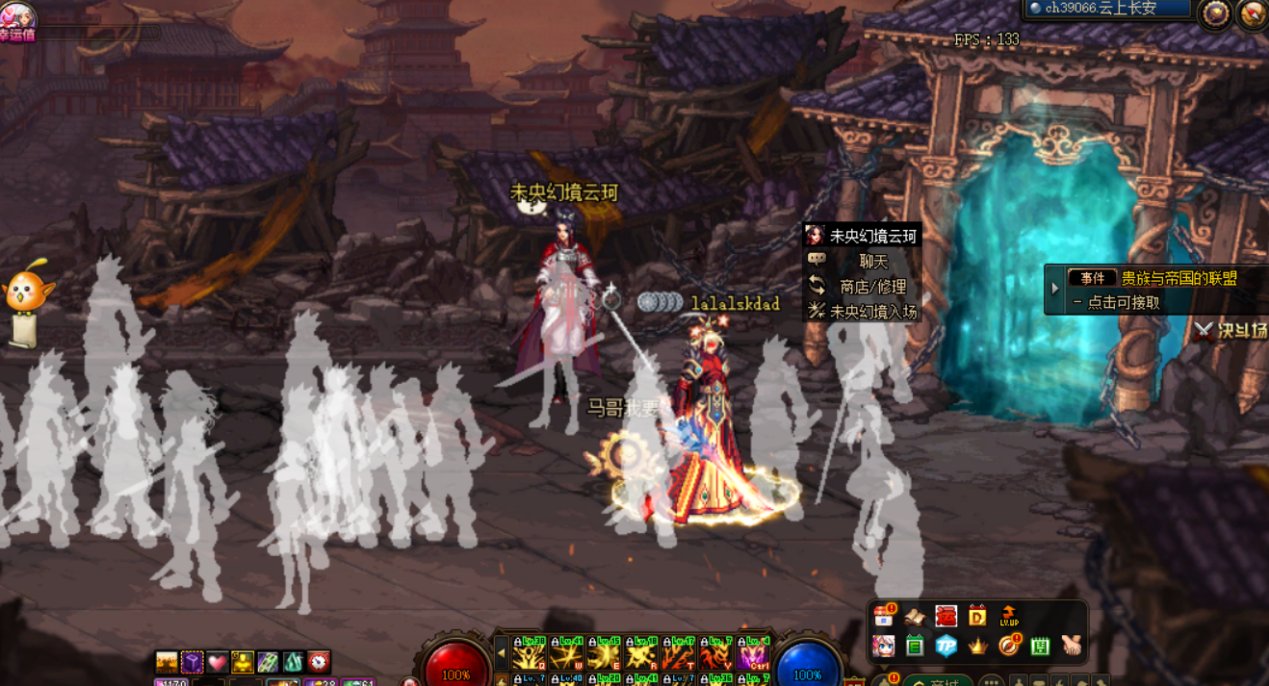Open the golden crown icon
The image size is (1269, 686).
click(978, 646)
